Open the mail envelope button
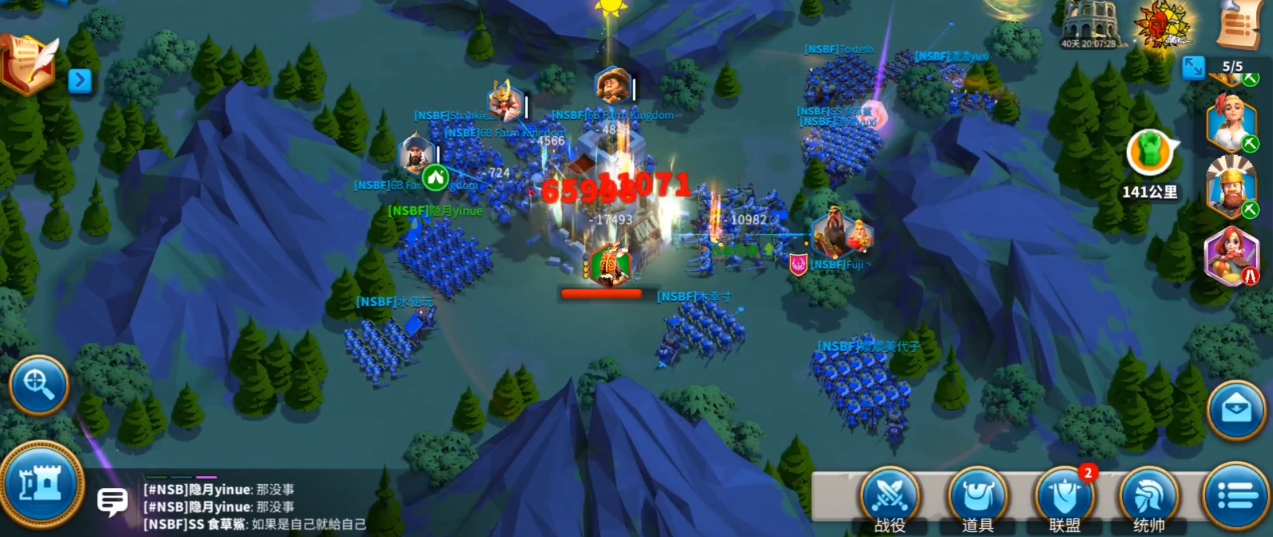The width and height of the screenshot is (1273, 537). coord(1237,409)
